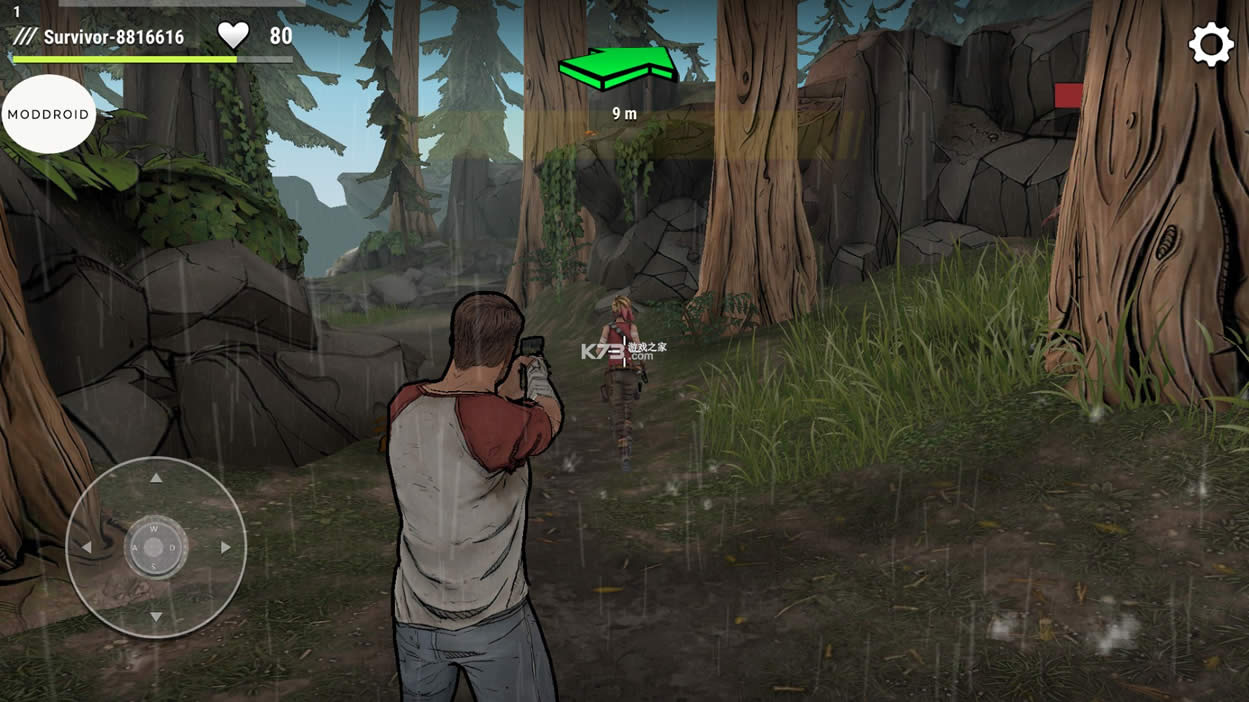This screenshot has width=1249, height=702.
Task: Tap the joystick's up arrow
Action: (x=156, y=478)
